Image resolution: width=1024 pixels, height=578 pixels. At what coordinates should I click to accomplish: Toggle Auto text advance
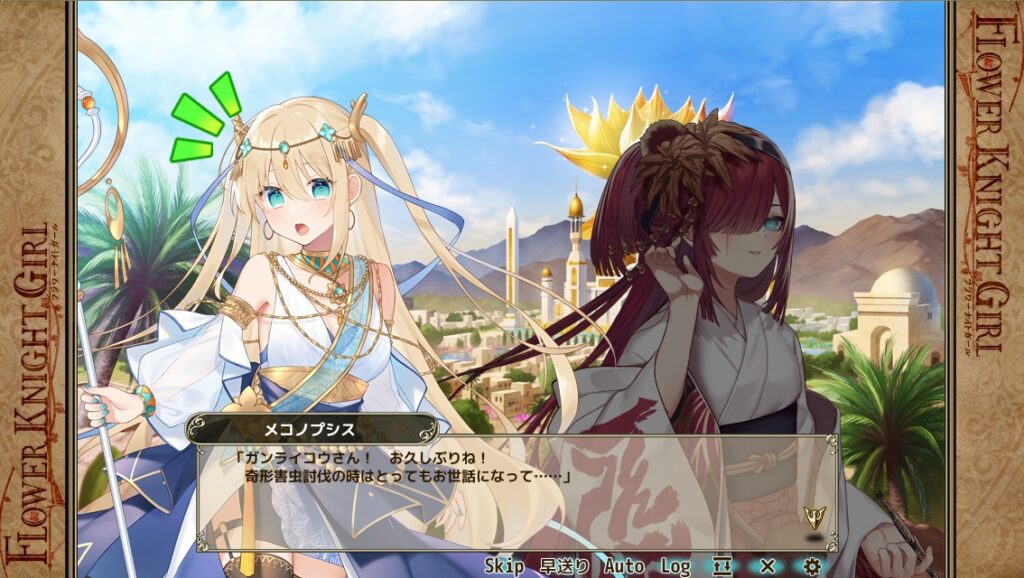click(x=623, y=566)
